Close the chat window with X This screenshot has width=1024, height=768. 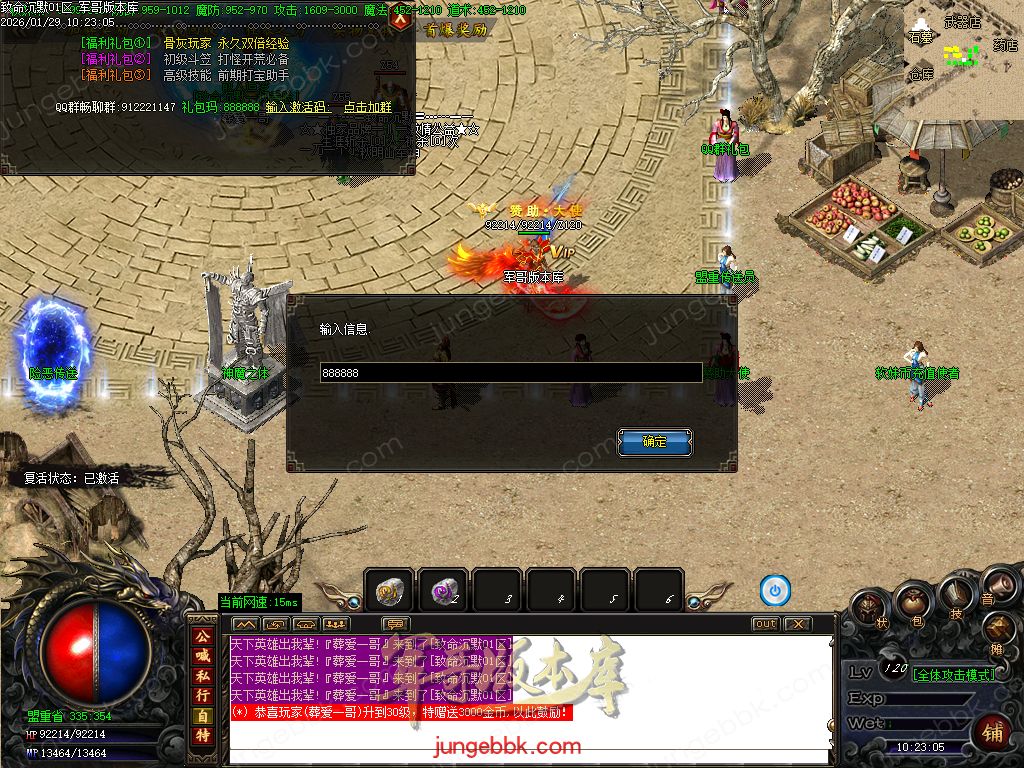(x=796, y=624)
